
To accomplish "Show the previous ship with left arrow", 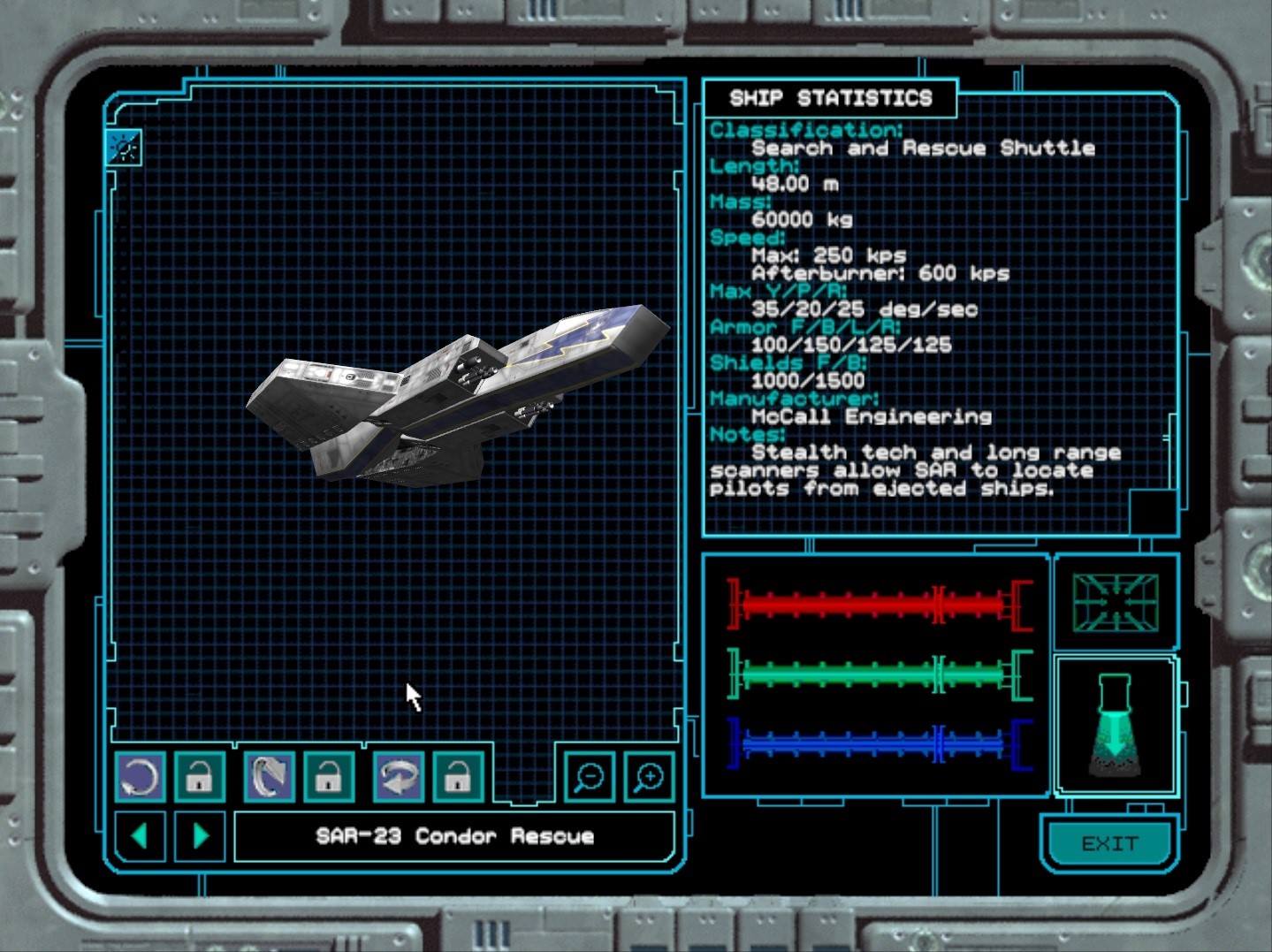I will 140,835.
